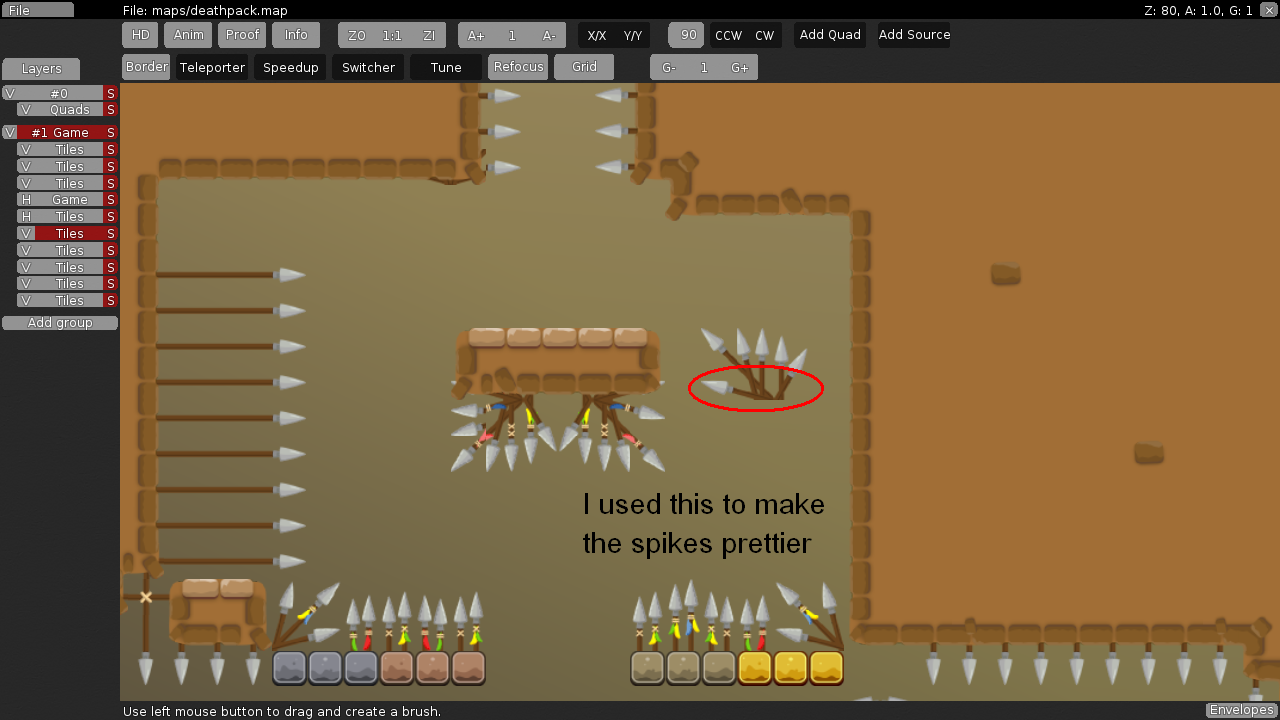
Task: Mirror the brush horizontally with X/X
Action: click(x=597, y=35)
